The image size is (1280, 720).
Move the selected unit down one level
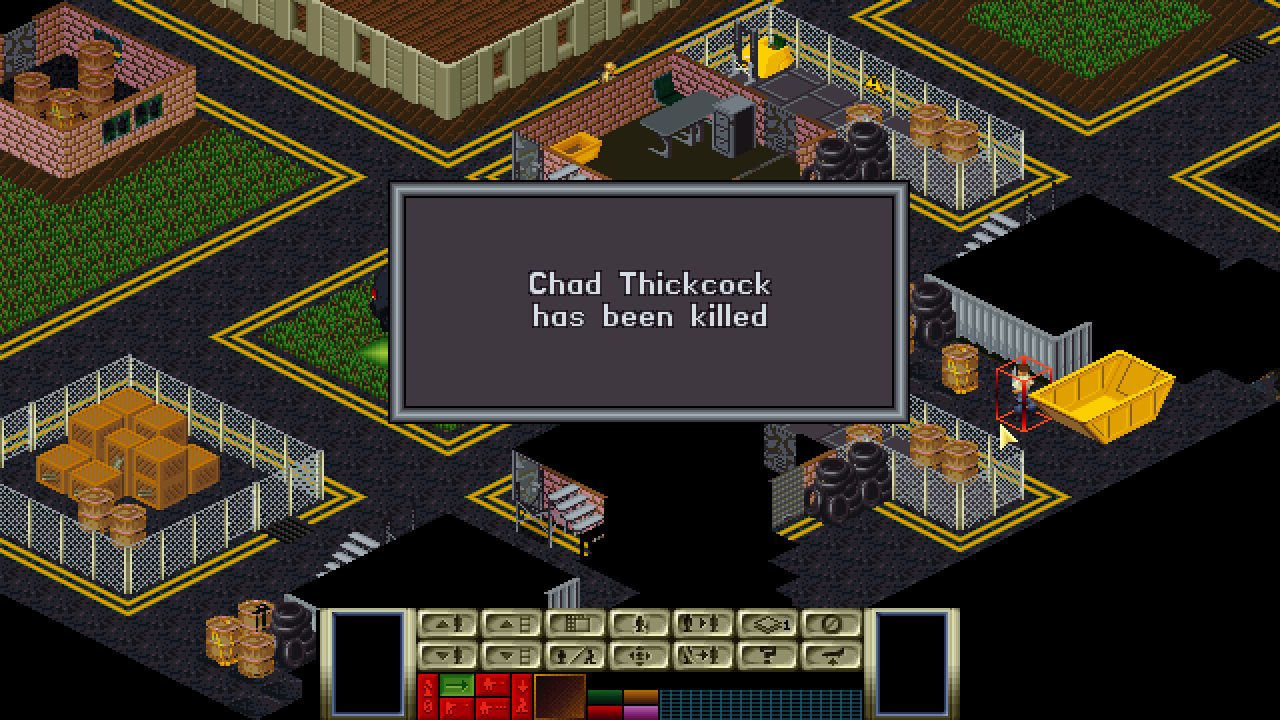(446, 656)
